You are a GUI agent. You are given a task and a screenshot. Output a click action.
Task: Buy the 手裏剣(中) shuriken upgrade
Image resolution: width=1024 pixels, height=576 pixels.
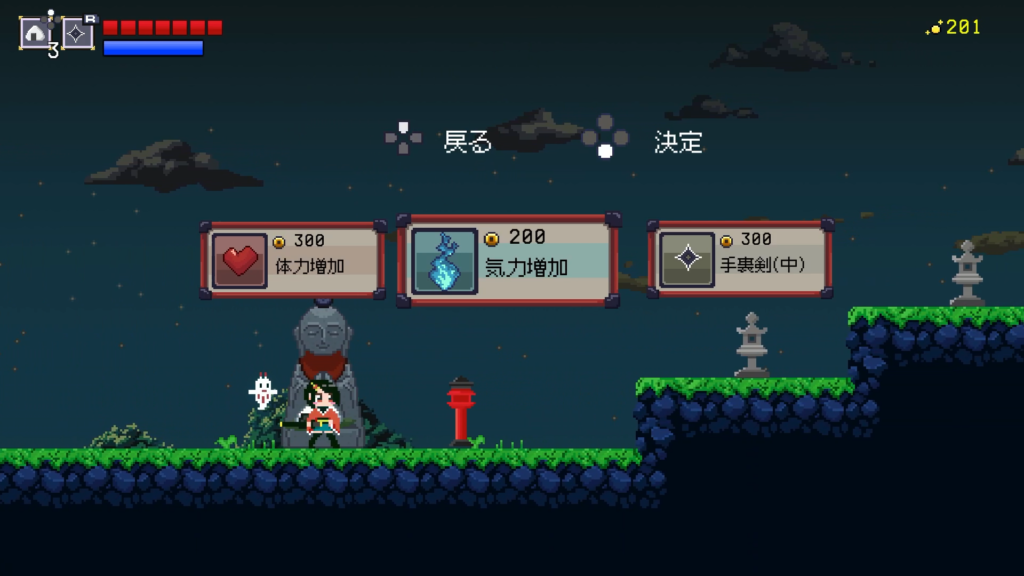[740, 260]
